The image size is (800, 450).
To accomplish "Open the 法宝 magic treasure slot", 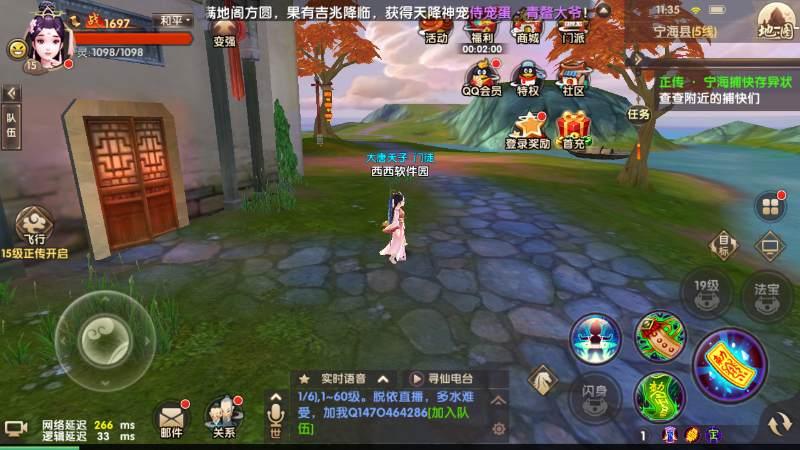I will coord(767,293).
